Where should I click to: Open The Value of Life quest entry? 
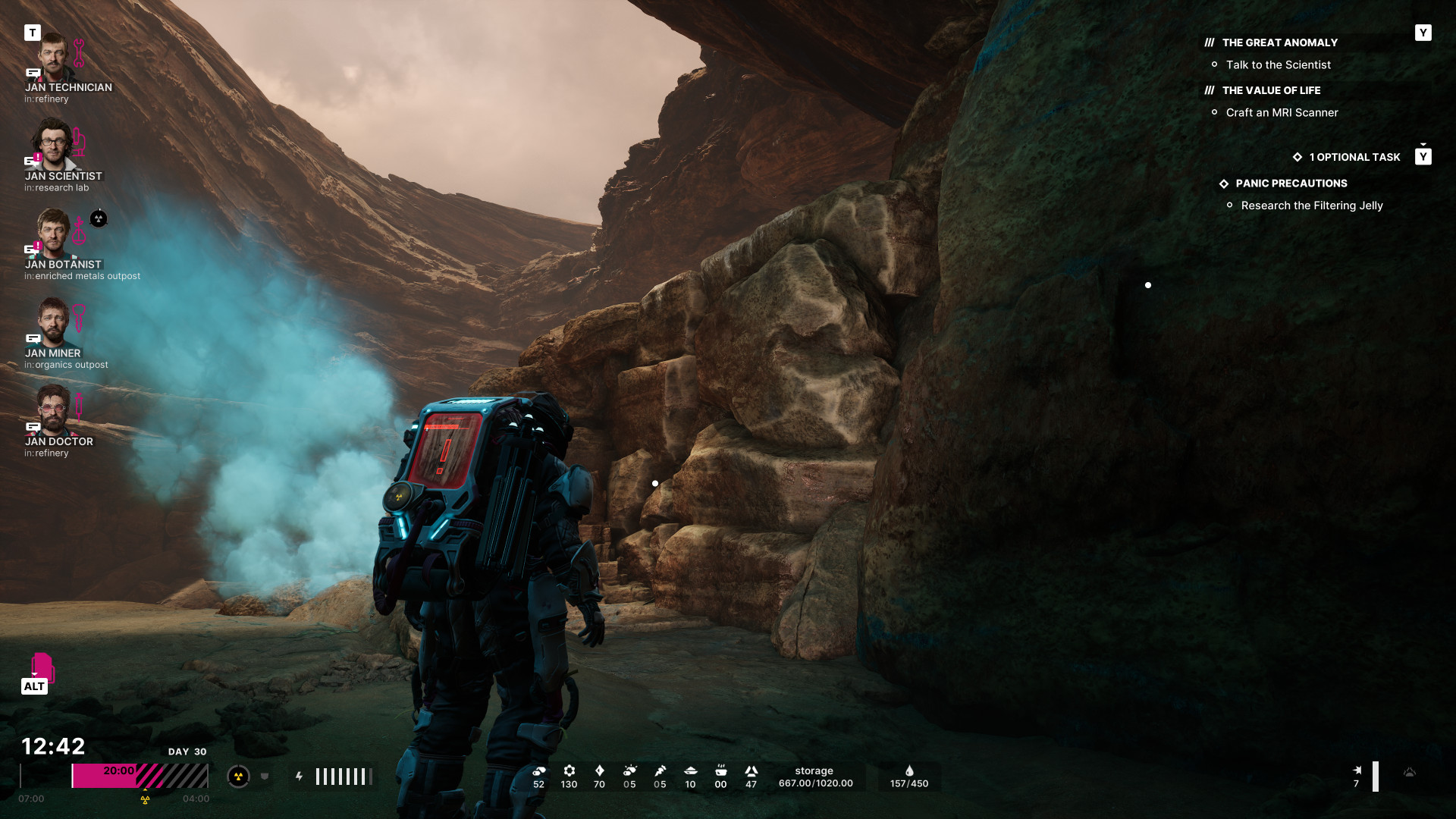1271,90
